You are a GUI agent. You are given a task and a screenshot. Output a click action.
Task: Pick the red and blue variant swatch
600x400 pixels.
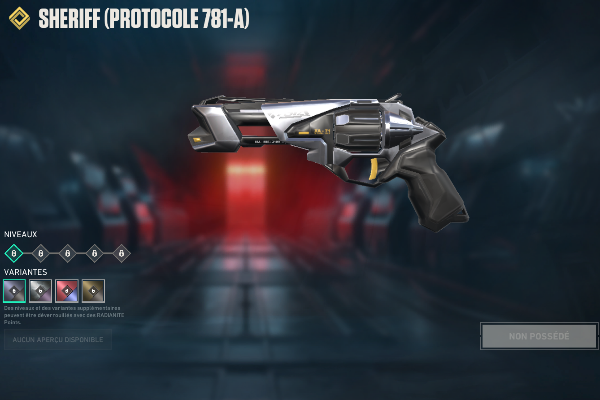point(67,291)
